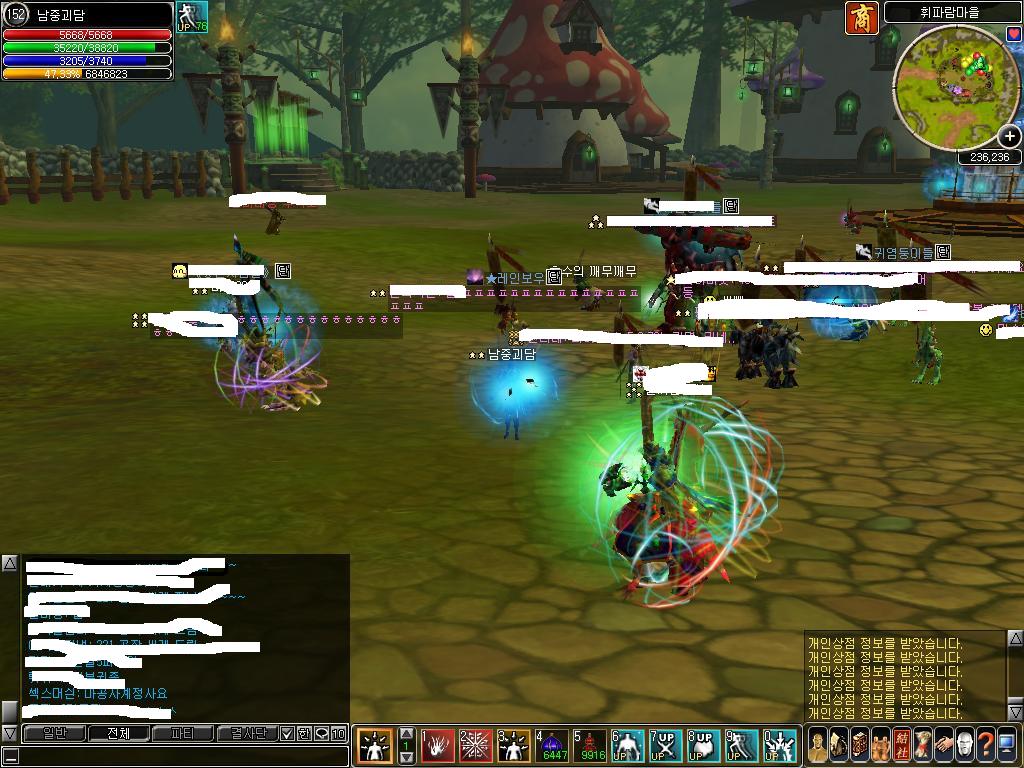Image resolution: width=1024 pixels, height=768 pixels.
Task: Open the red 結社 guild menu icon
Action: click(x=901, y=746)
